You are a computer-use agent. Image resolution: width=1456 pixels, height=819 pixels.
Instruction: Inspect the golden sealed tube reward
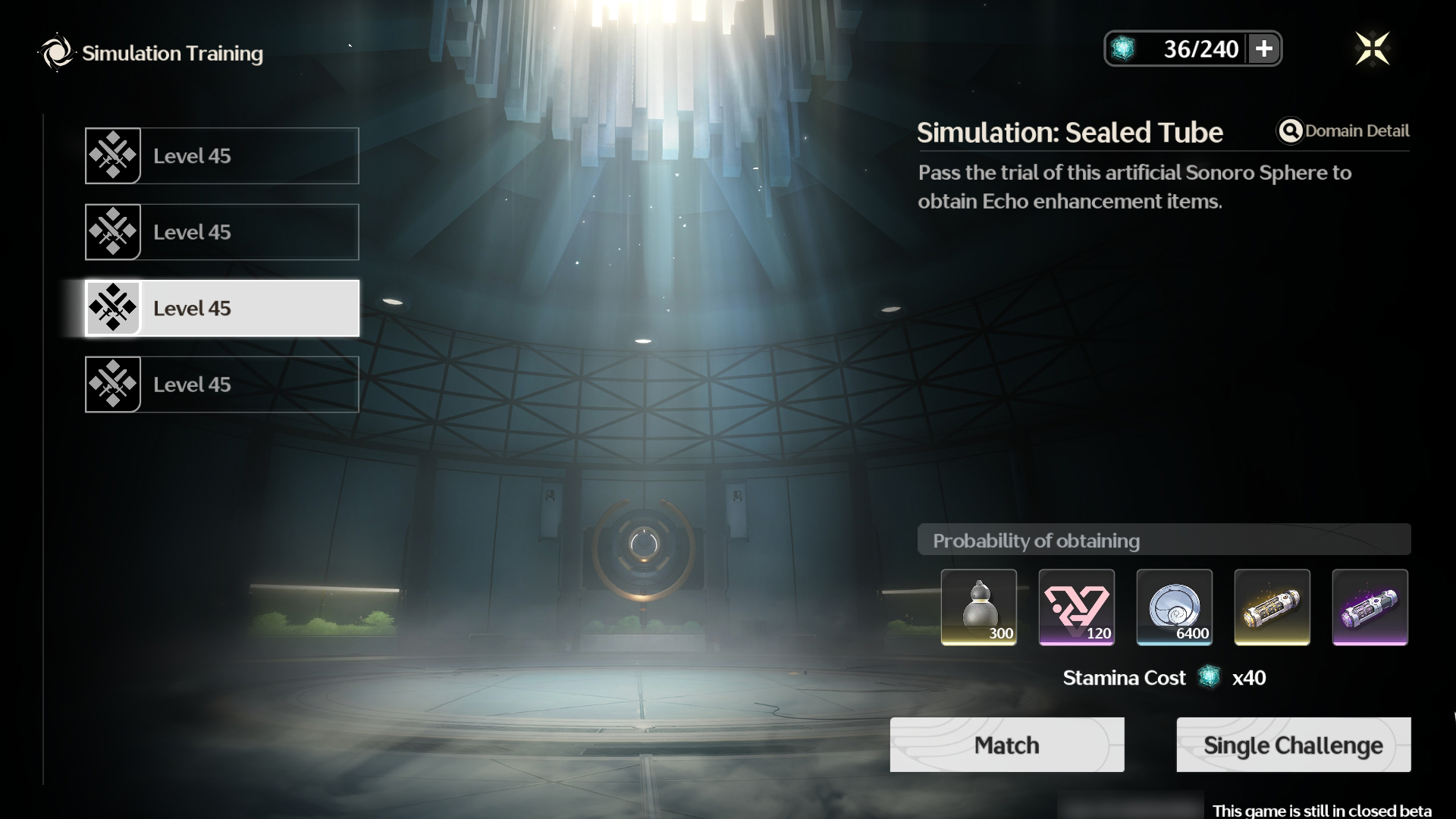(x=1272, y=607)
